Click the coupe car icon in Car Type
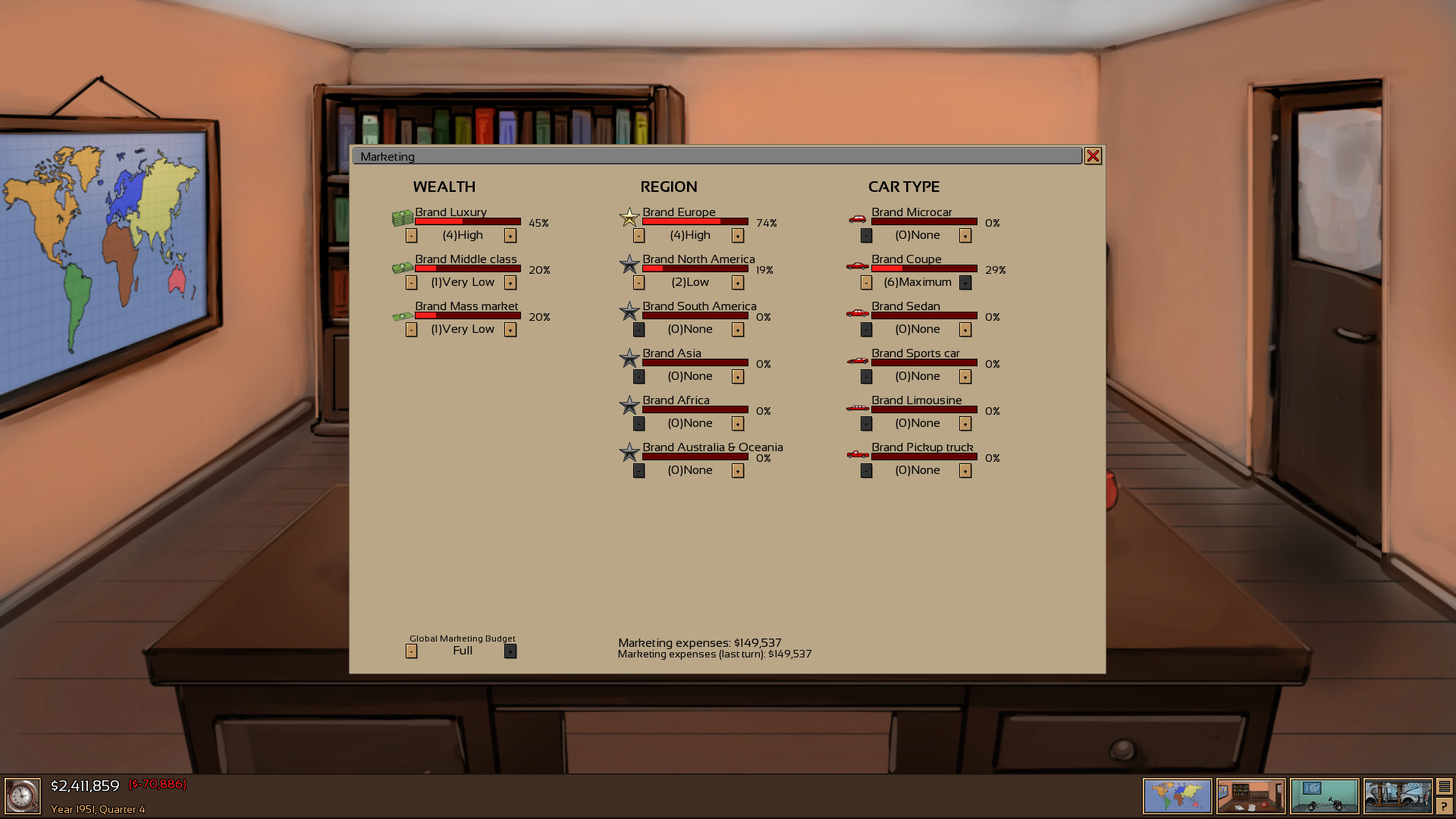The image size is (1456, 819). pos(857,265)
